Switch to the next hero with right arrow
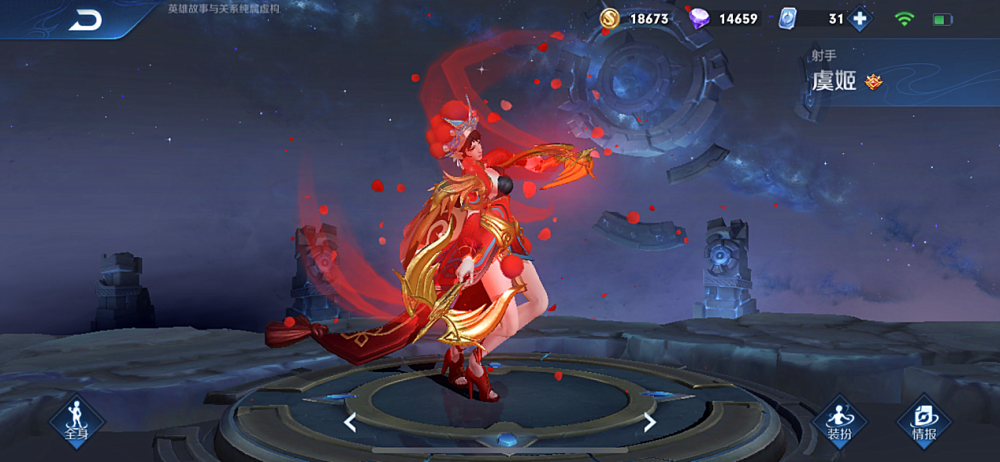The width and height of the screenshot is (1000, 462). [x=650, y=422]
